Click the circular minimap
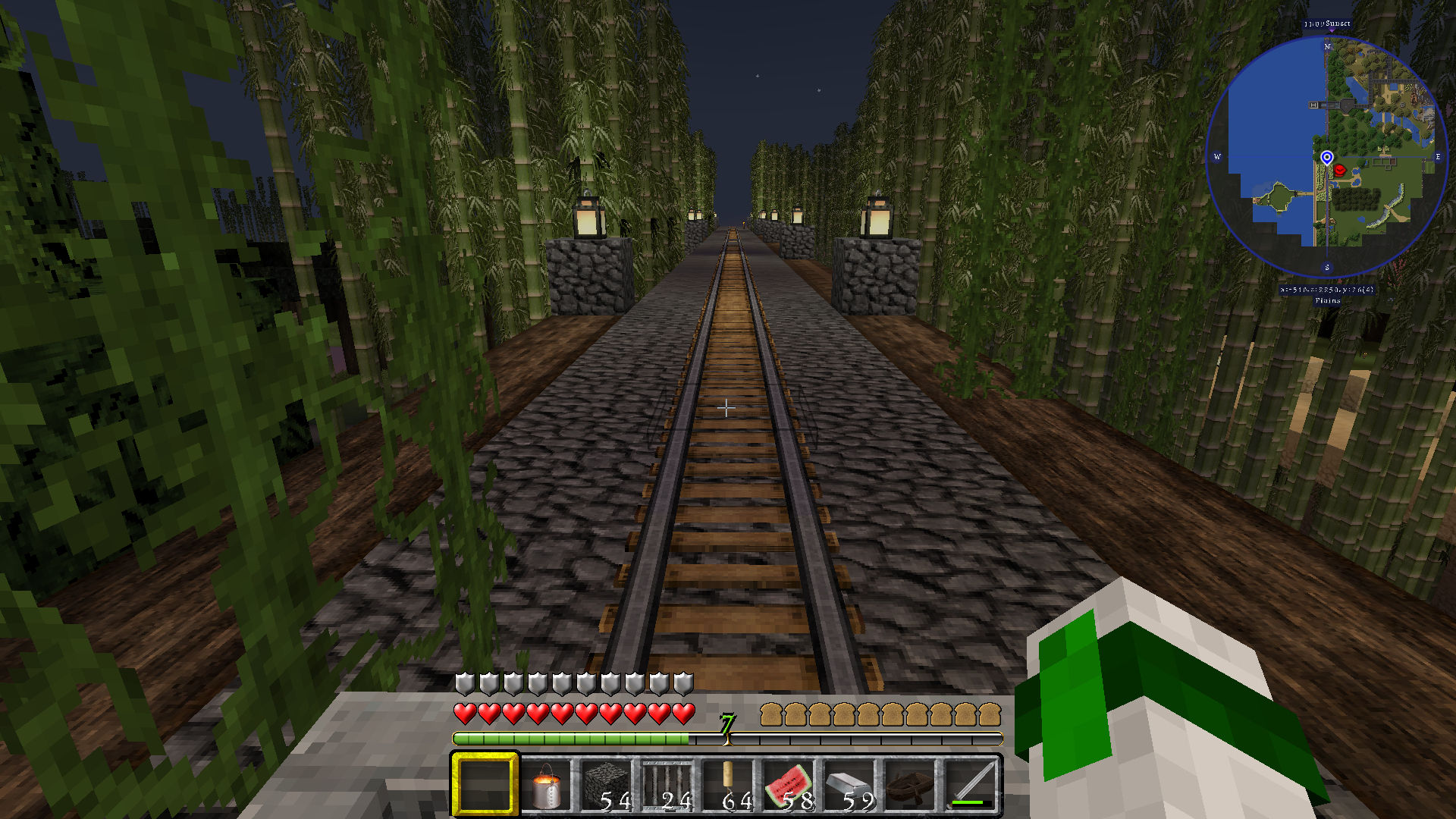The height and width of the screenshot is (819, 1456). tap(1326, 155)
